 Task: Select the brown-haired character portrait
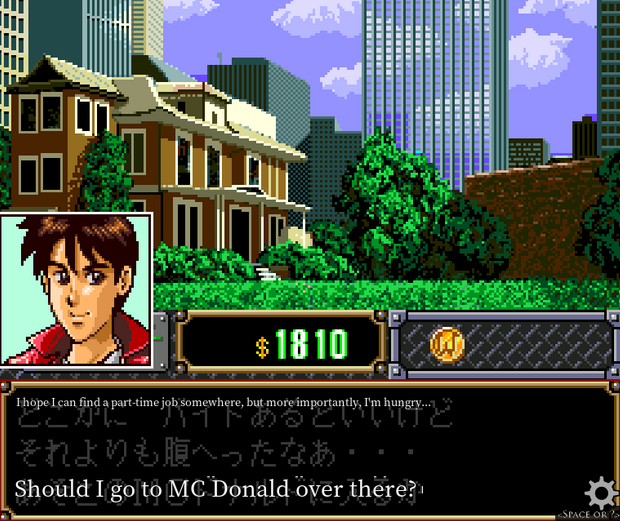[x=76, y=289]
